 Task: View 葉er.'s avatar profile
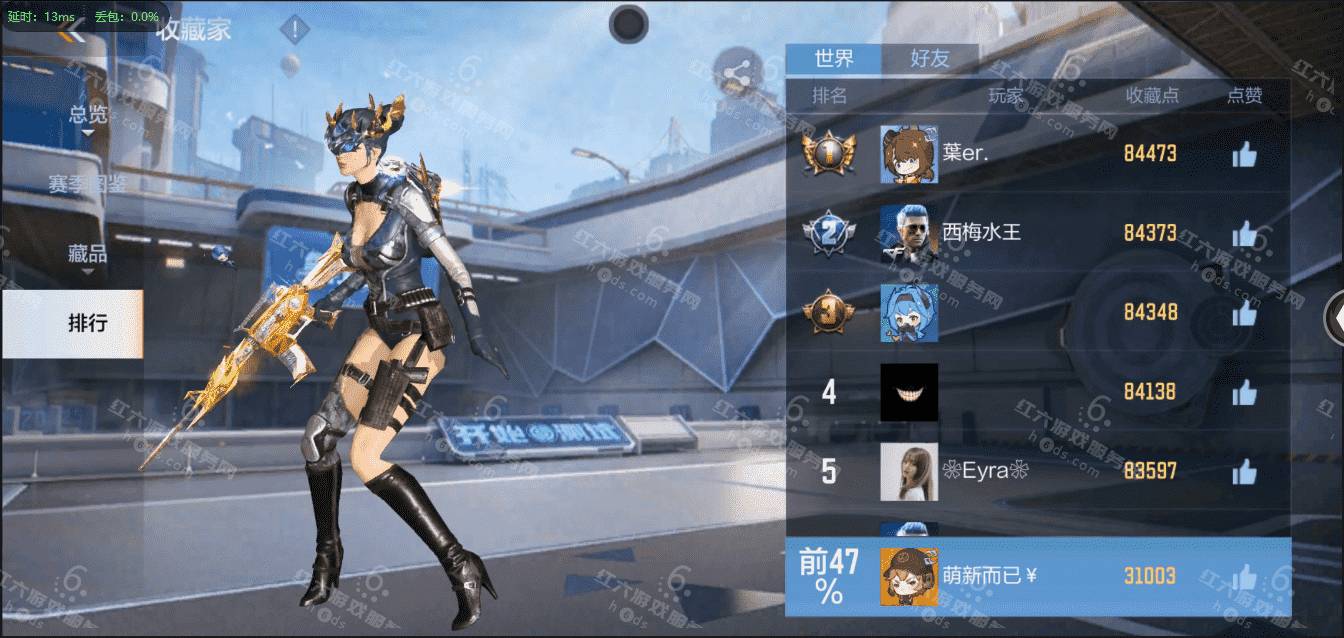coord(909,154)
